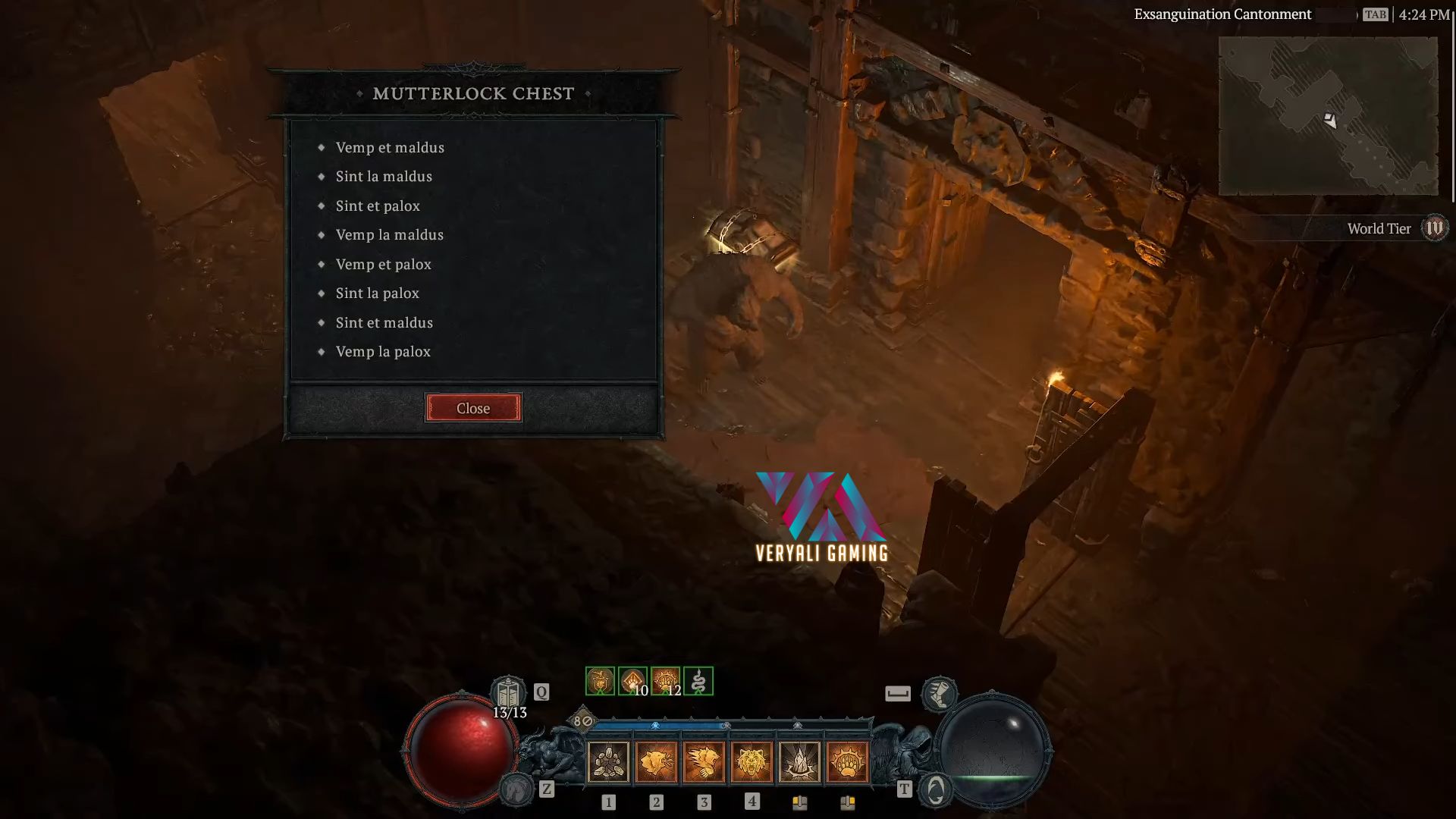This screenshot has height=819, width=1456.
Task: Drink the healing potion next to Q
Action: [x=509, y=692]
